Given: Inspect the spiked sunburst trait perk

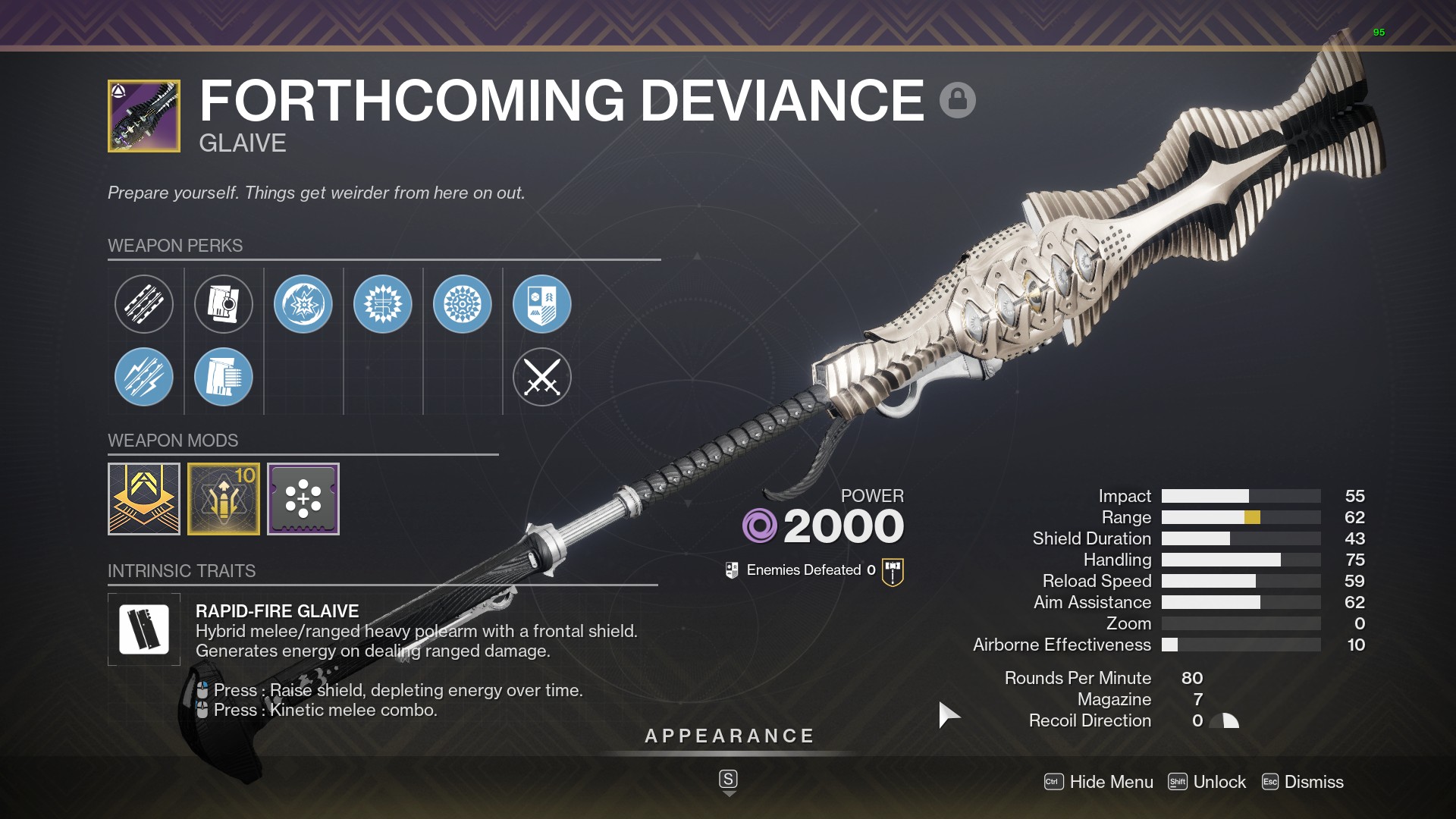Looking at the screenshot, I should pyautogui.click(x=383, y=304).
